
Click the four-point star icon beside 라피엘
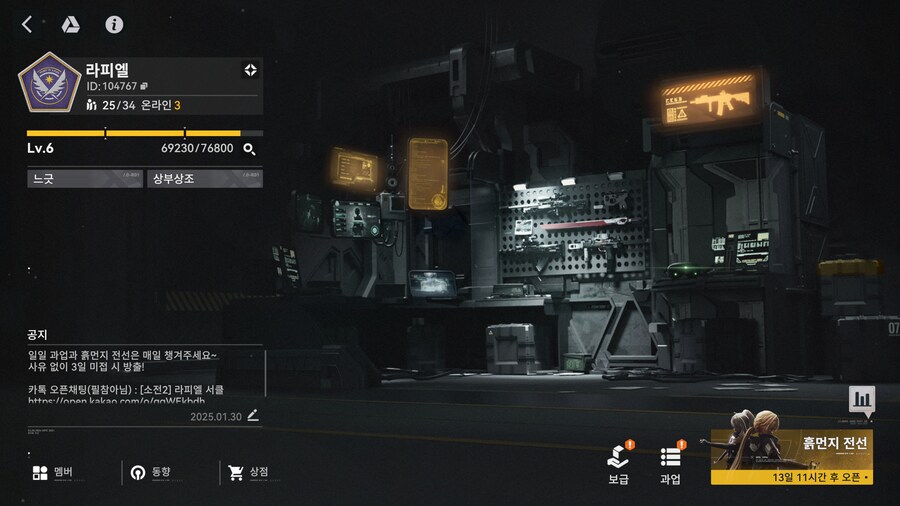(x=250, y=70)
